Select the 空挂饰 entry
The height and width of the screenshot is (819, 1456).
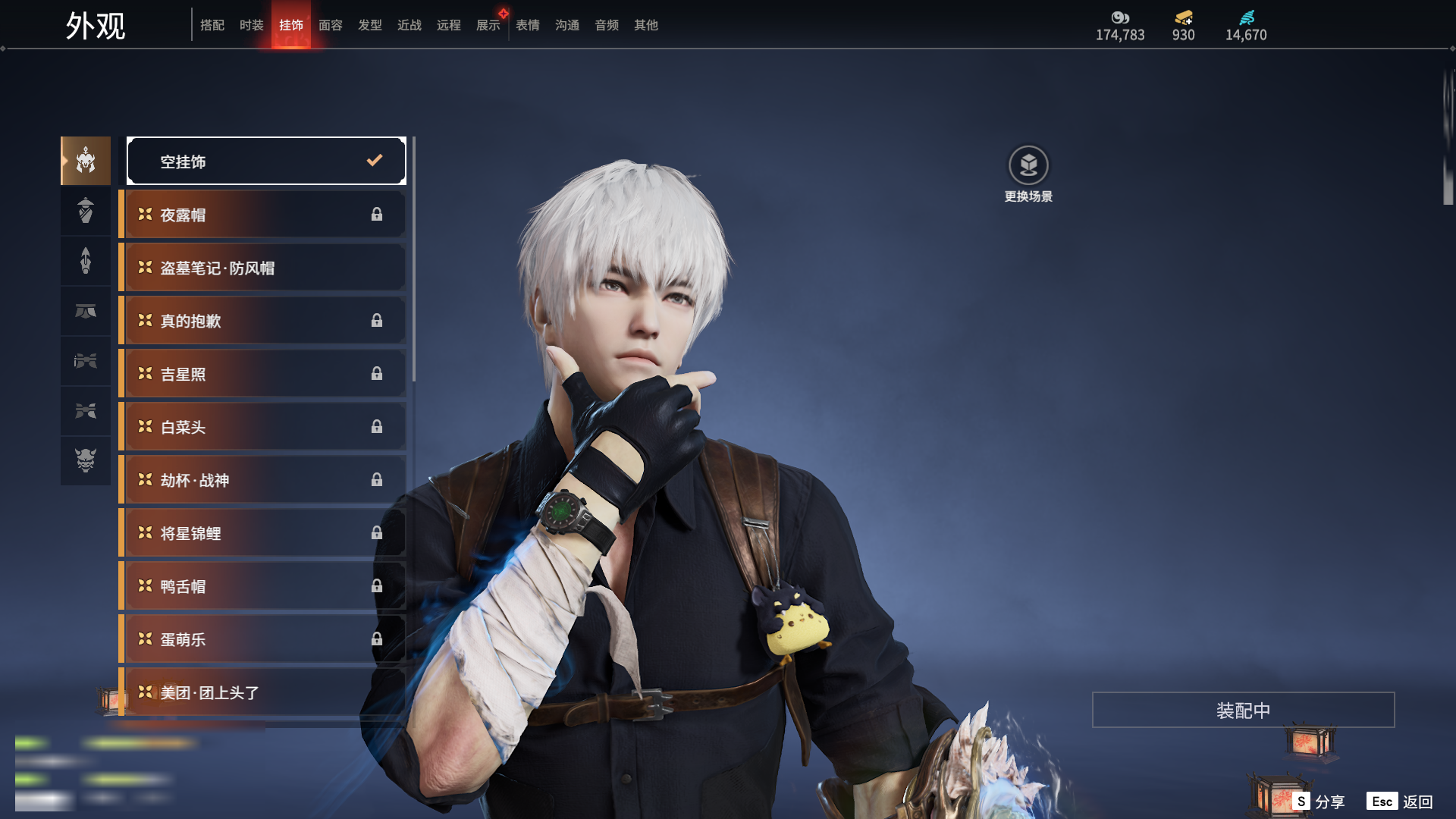tap(266, 161)
